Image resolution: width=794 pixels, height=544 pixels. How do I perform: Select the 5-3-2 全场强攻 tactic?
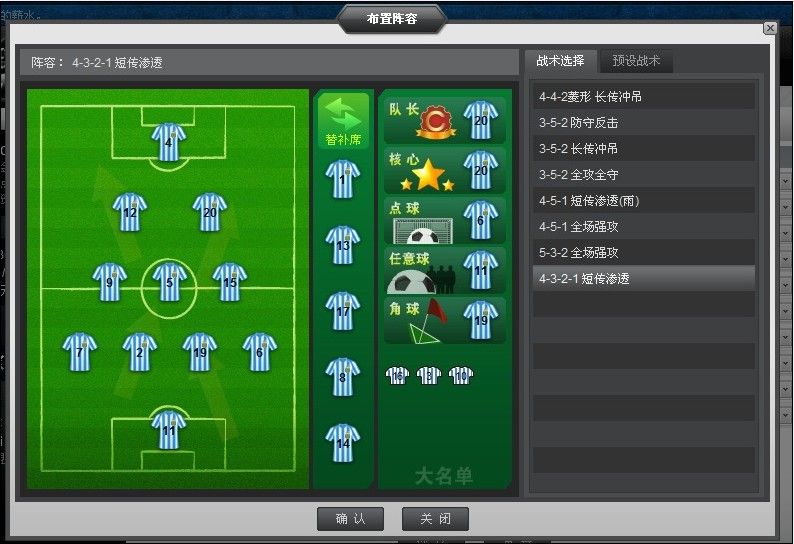tap(643, 253)
